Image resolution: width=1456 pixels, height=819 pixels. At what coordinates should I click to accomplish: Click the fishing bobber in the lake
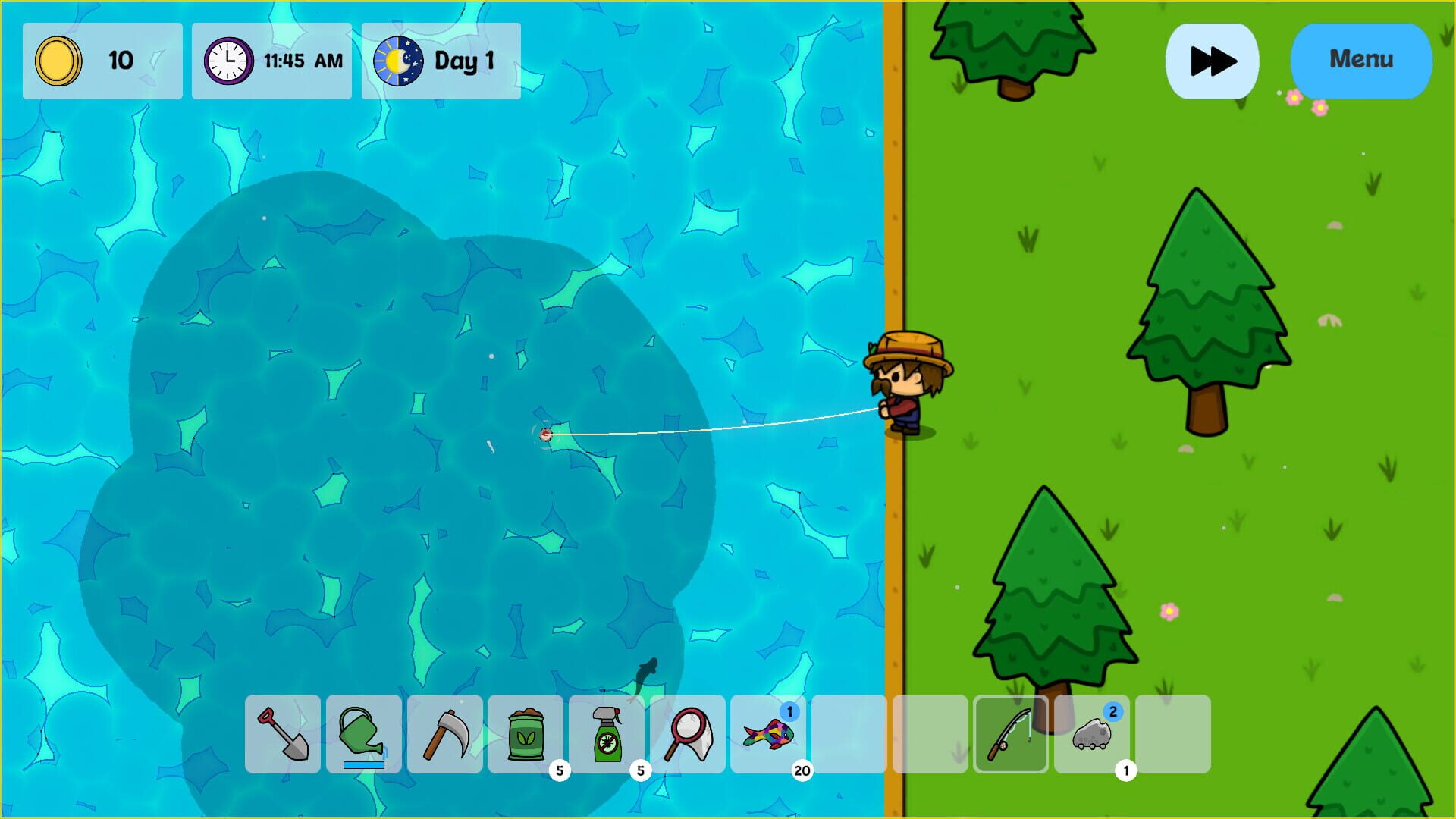pyautogui.click(x=548, y=435)
